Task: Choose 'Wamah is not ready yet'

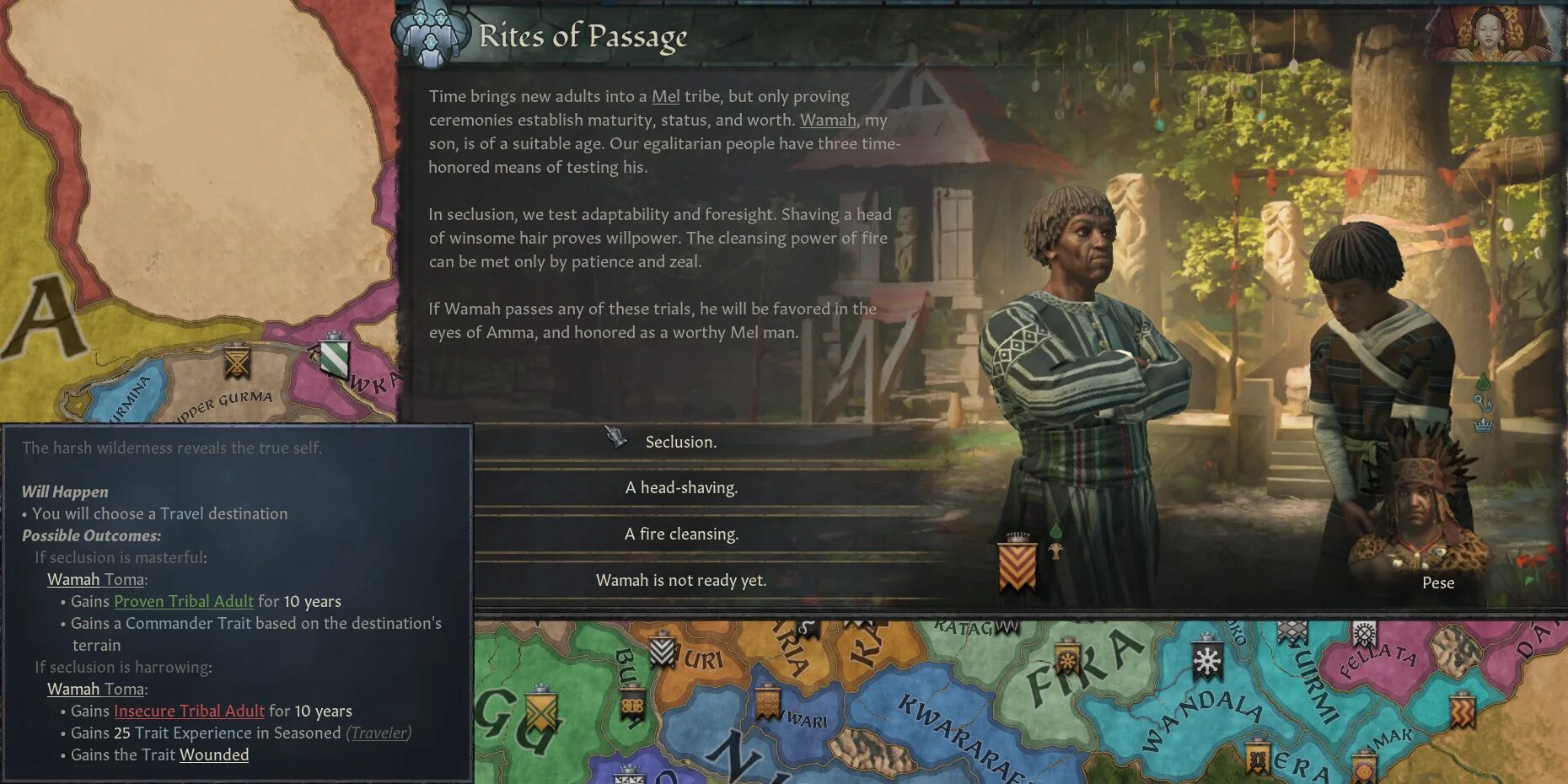Action: (x=681, y=580)
